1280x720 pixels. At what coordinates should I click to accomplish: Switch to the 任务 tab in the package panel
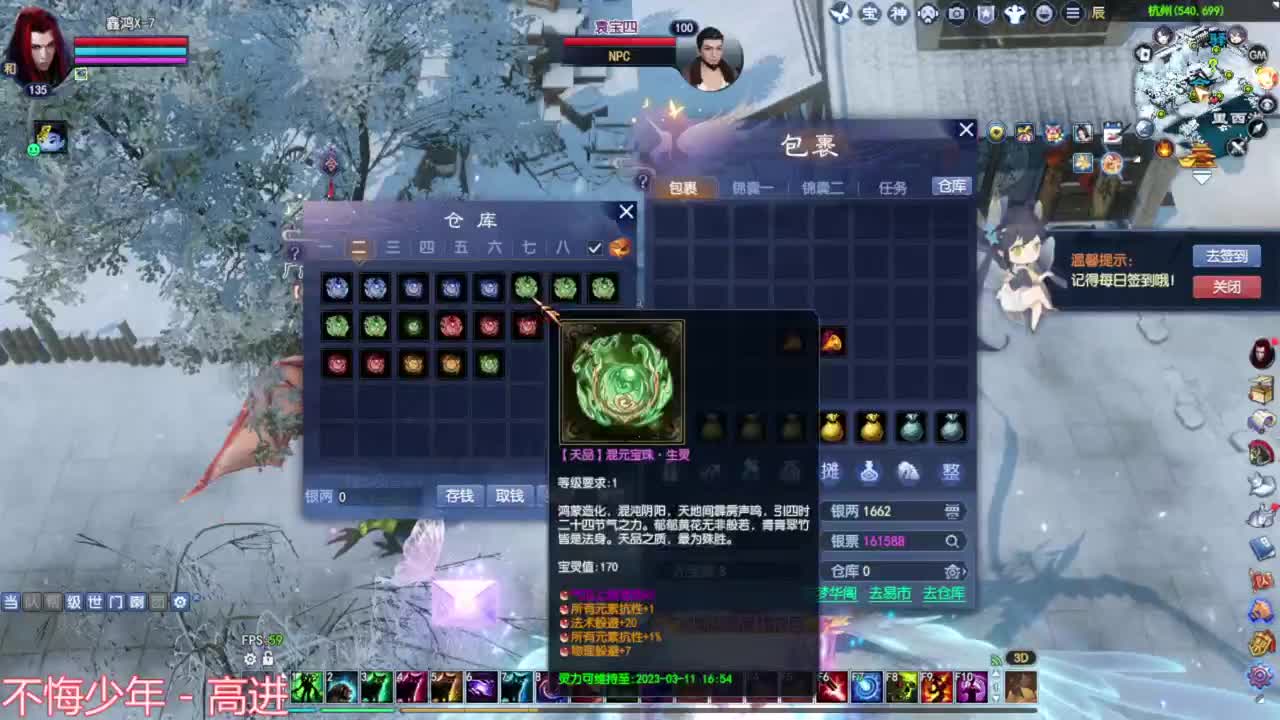[x=891, y=186]
